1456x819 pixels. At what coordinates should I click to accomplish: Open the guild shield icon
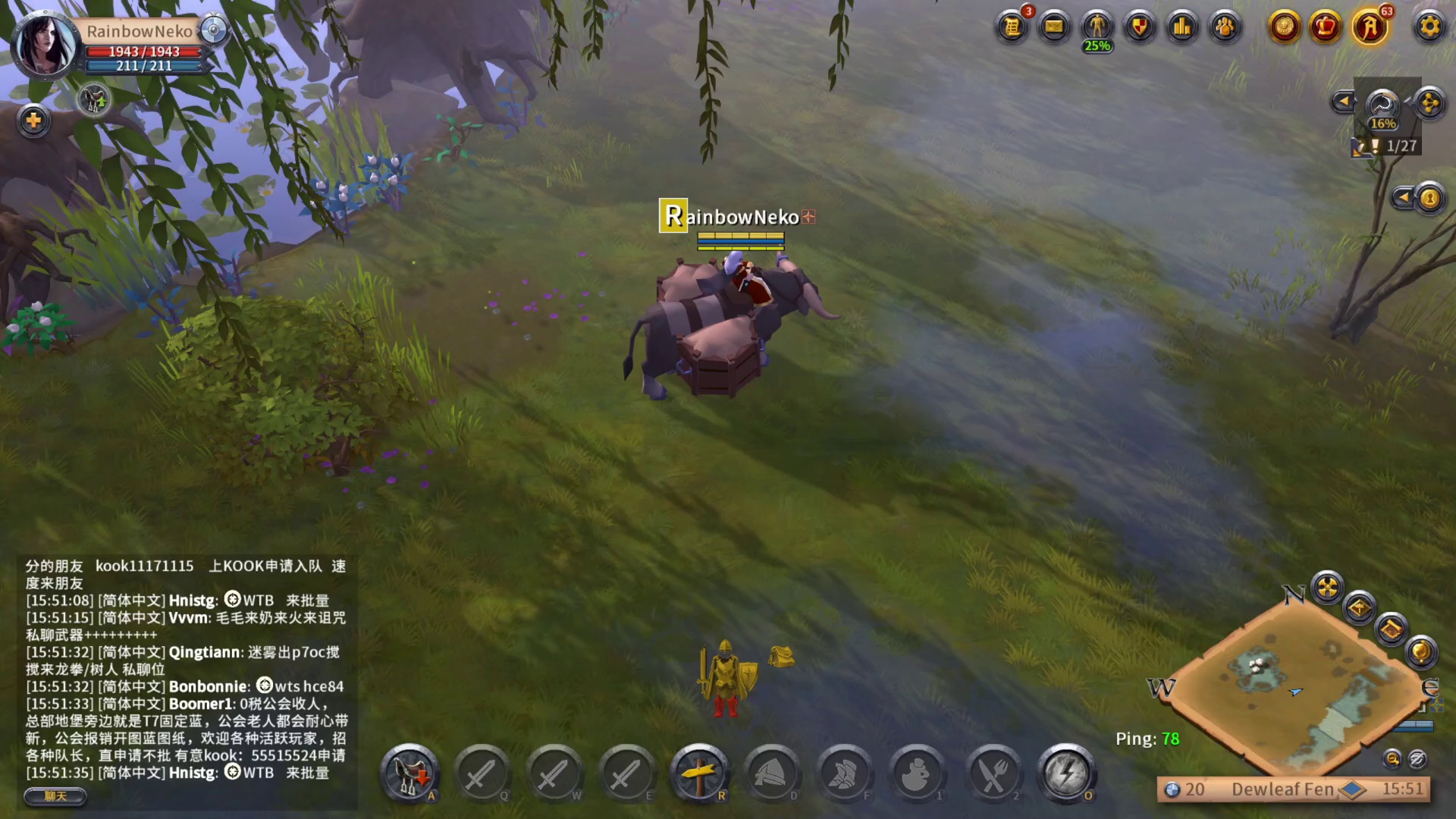(1138, 27)
